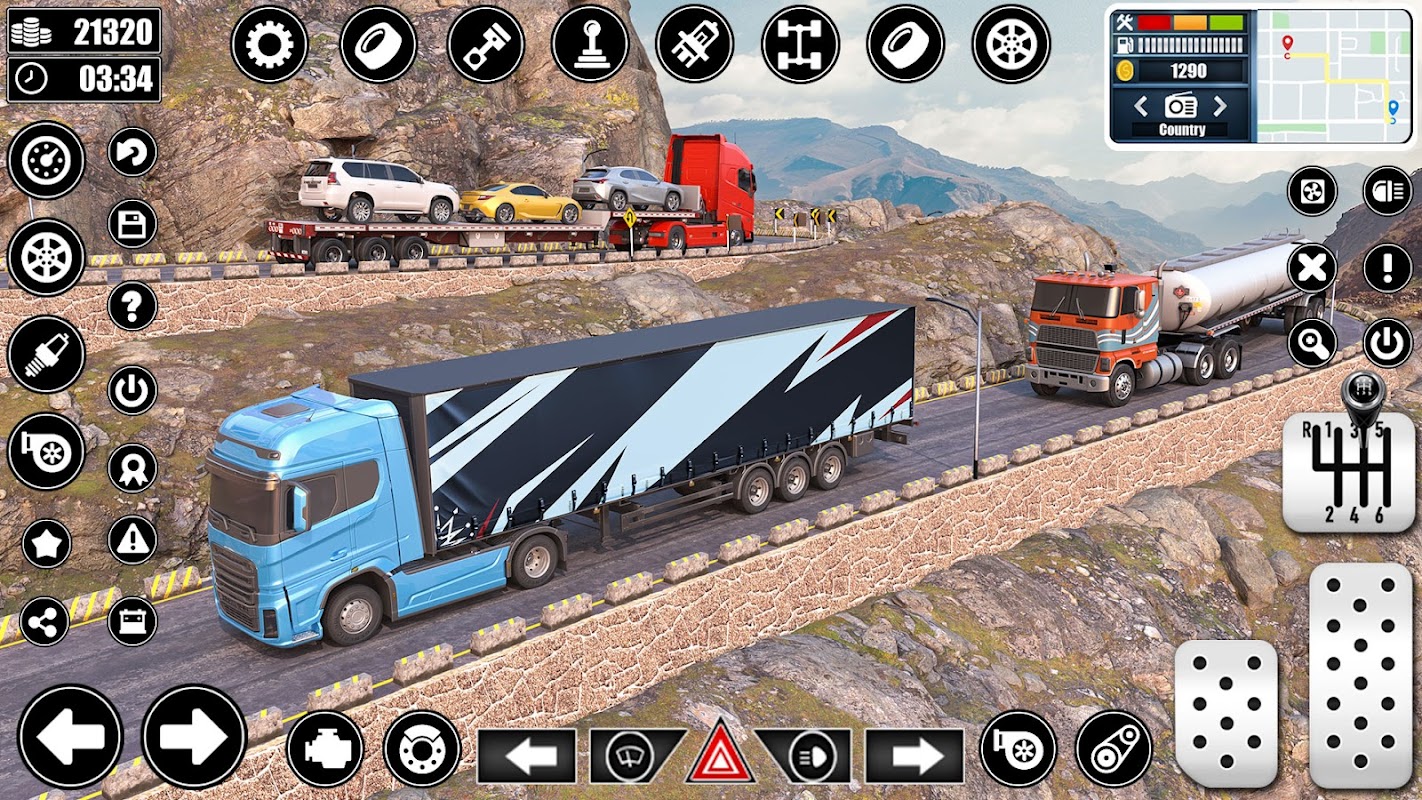Switch to next radio station
This screenshot has width=1422, height=800.
(1220, 106)
